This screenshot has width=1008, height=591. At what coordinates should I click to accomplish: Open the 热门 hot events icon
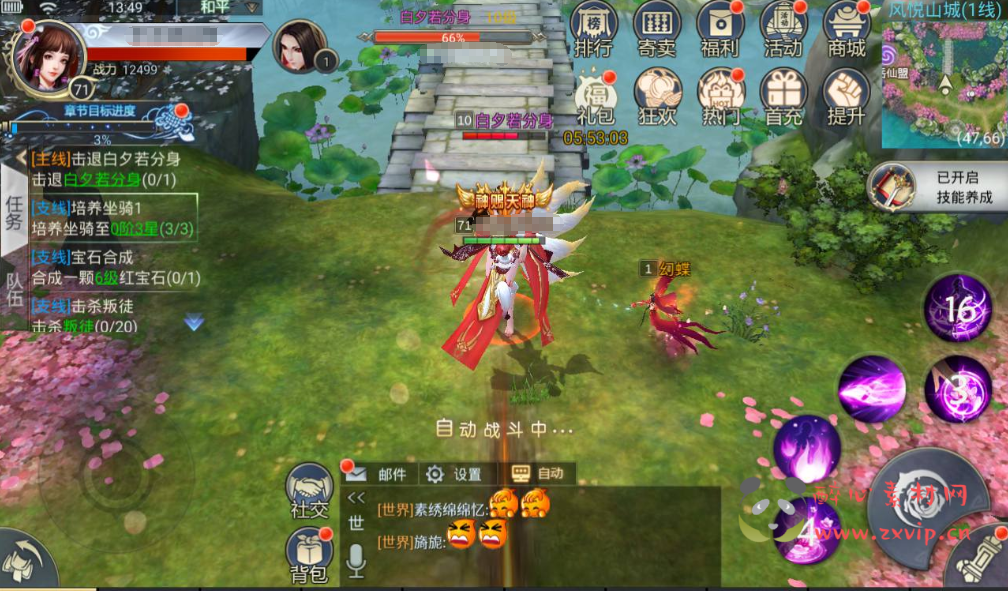(721, 97)
